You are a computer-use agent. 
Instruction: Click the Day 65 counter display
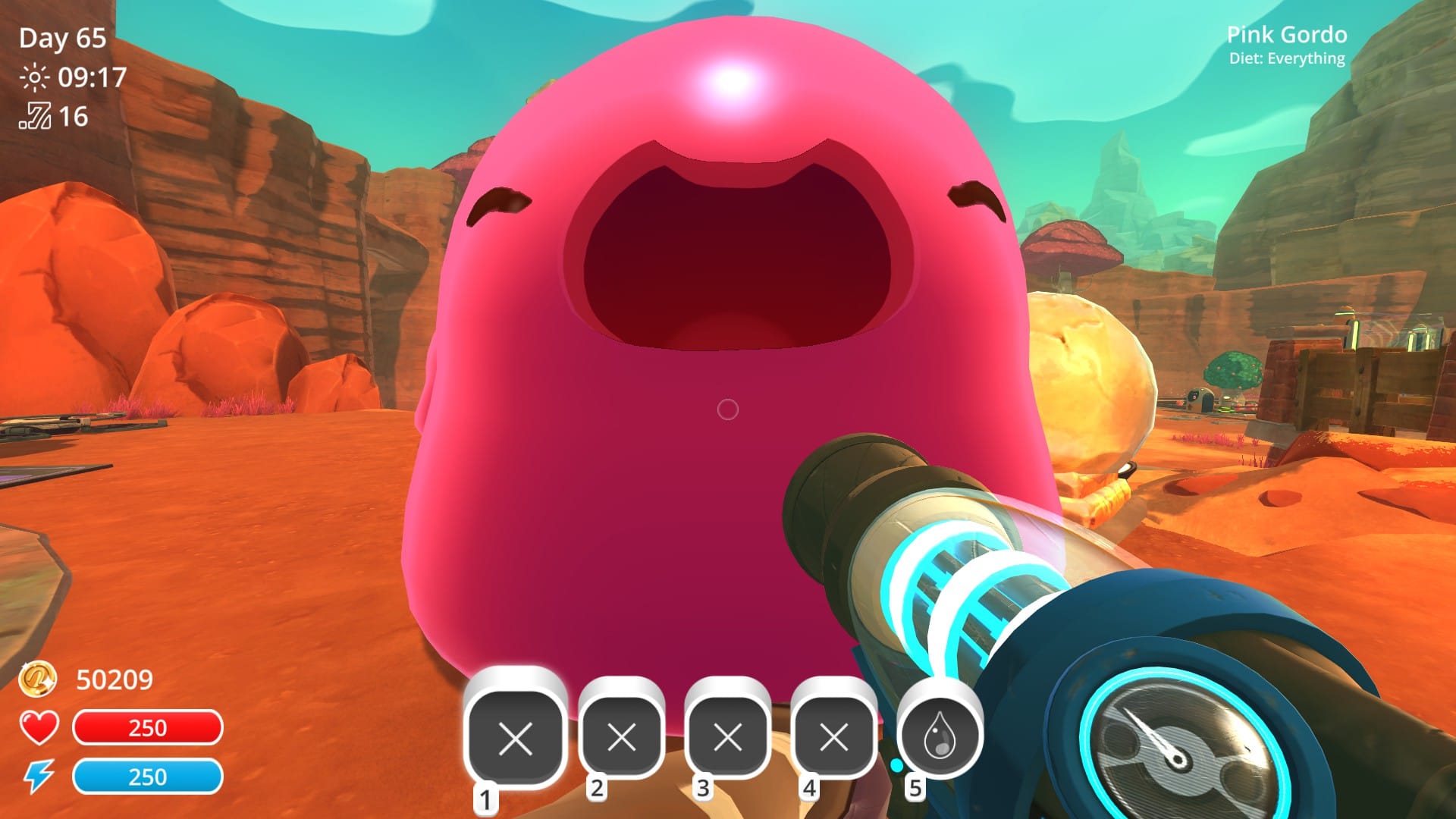pyautogui.click(x=64, y=38)
